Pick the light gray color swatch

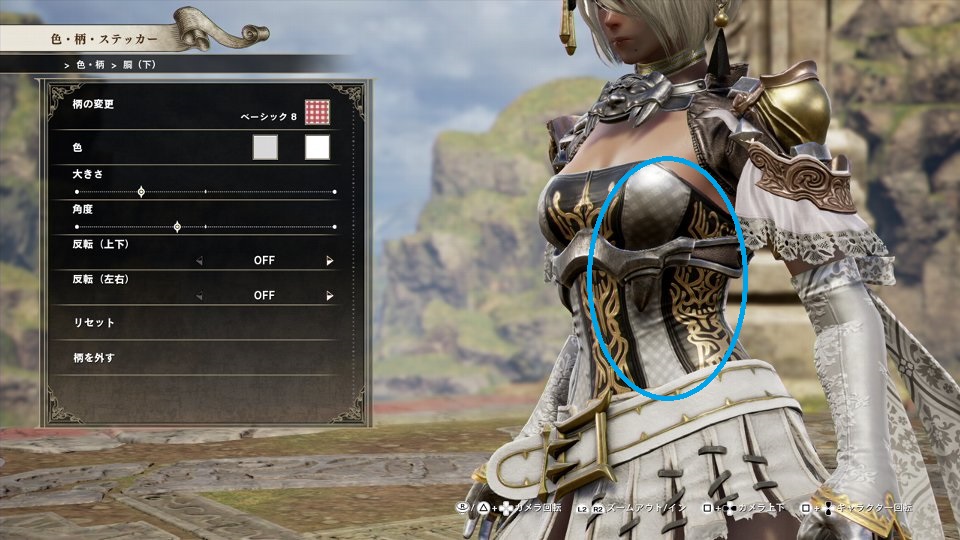click(265, 148)
